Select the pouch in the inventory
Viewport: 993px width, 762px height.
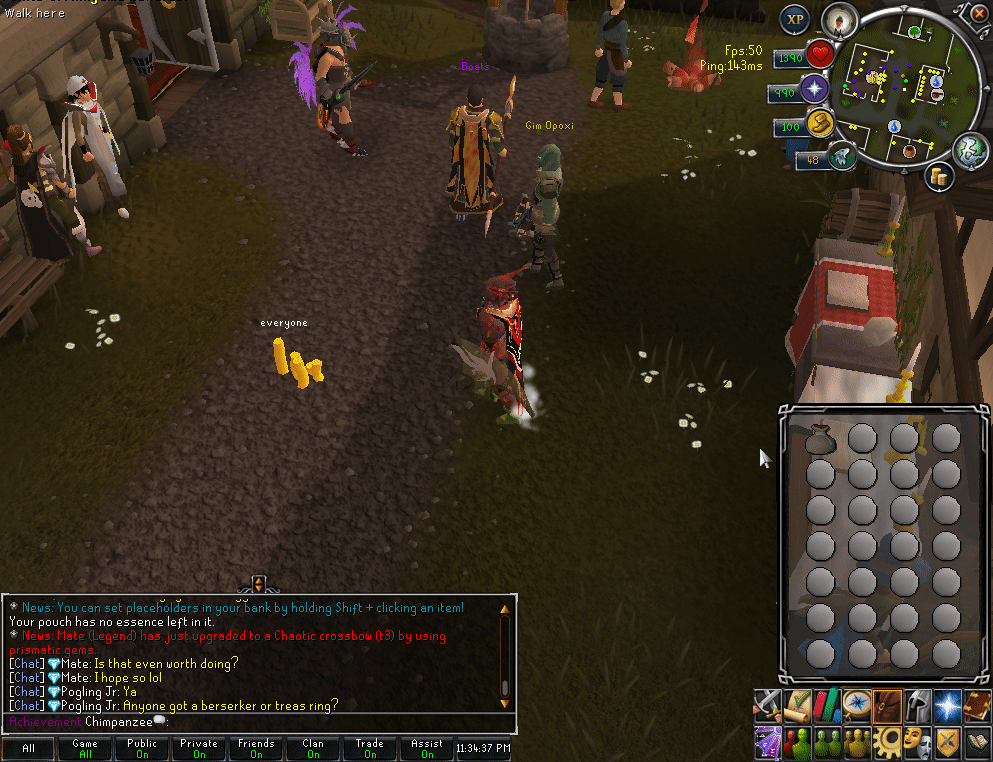coord(819,439)
